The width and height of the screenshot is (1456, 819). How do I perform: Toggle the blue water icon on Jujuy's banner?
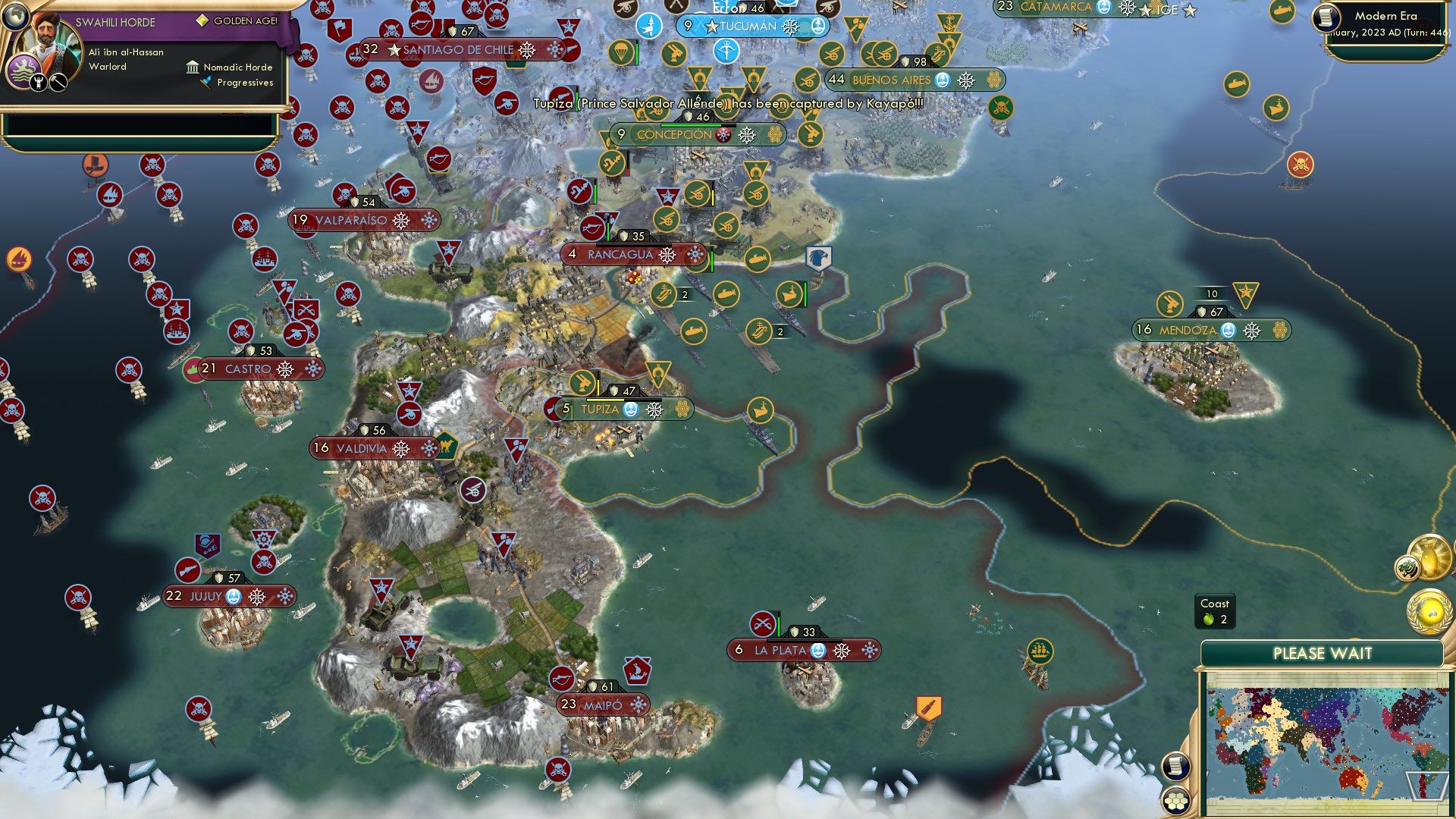232,597
